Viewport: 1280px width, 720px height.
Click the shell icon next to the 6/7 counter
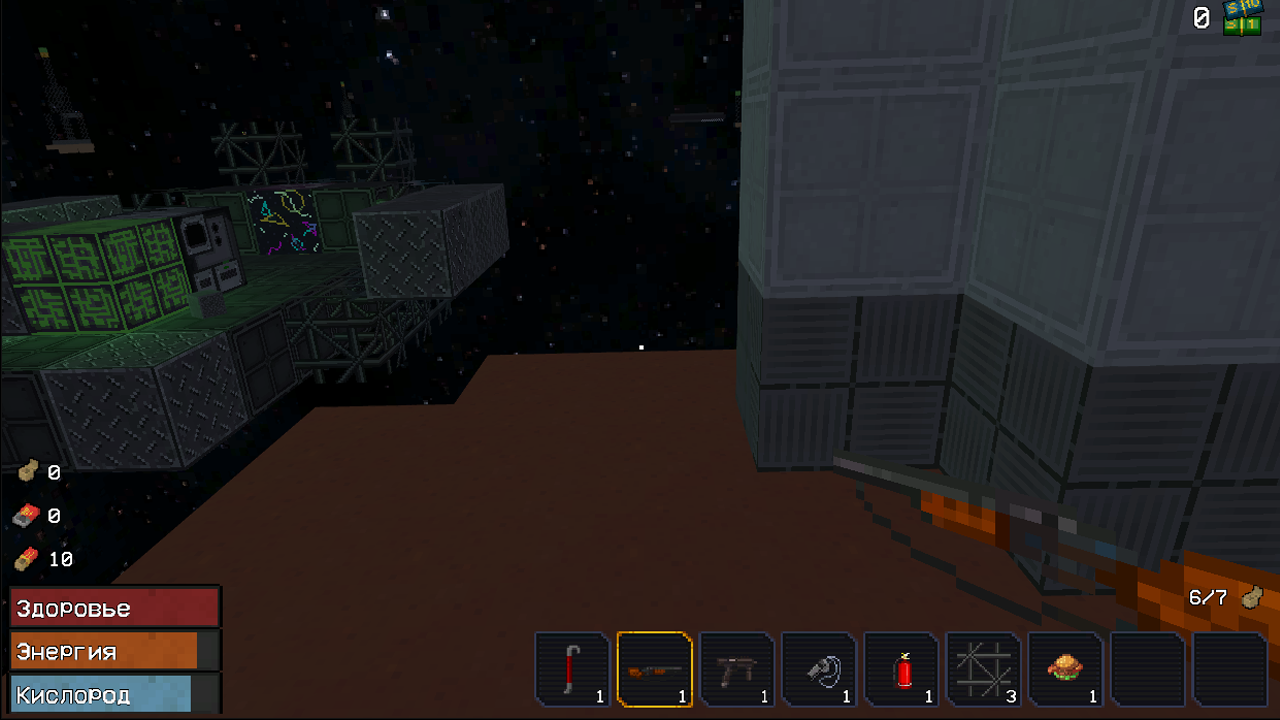tap(1250, 597)
